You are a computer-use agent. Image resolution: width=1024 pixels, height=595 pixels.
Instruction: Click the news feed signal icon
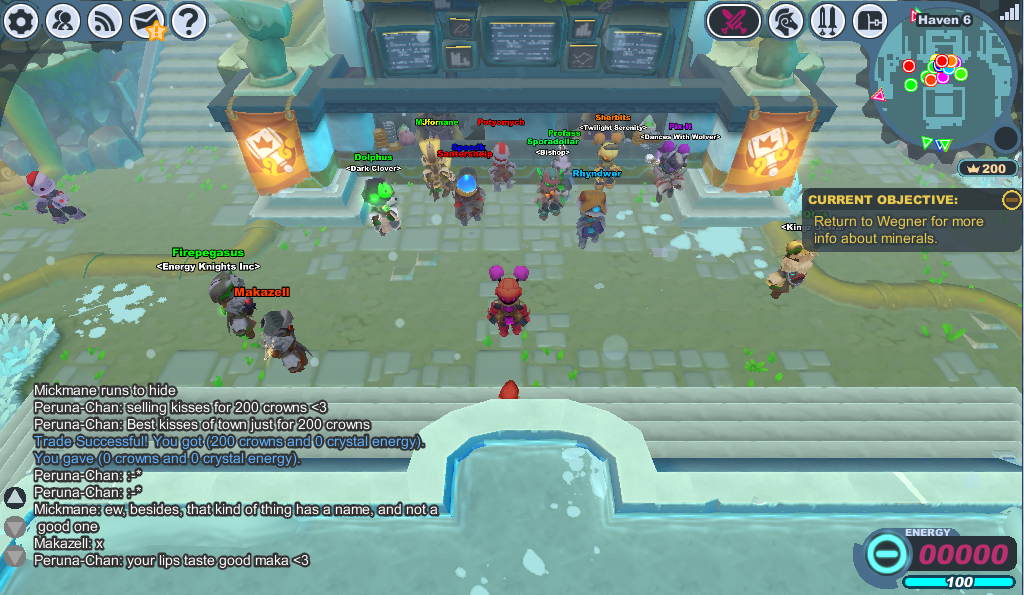[x=105, y=20]
